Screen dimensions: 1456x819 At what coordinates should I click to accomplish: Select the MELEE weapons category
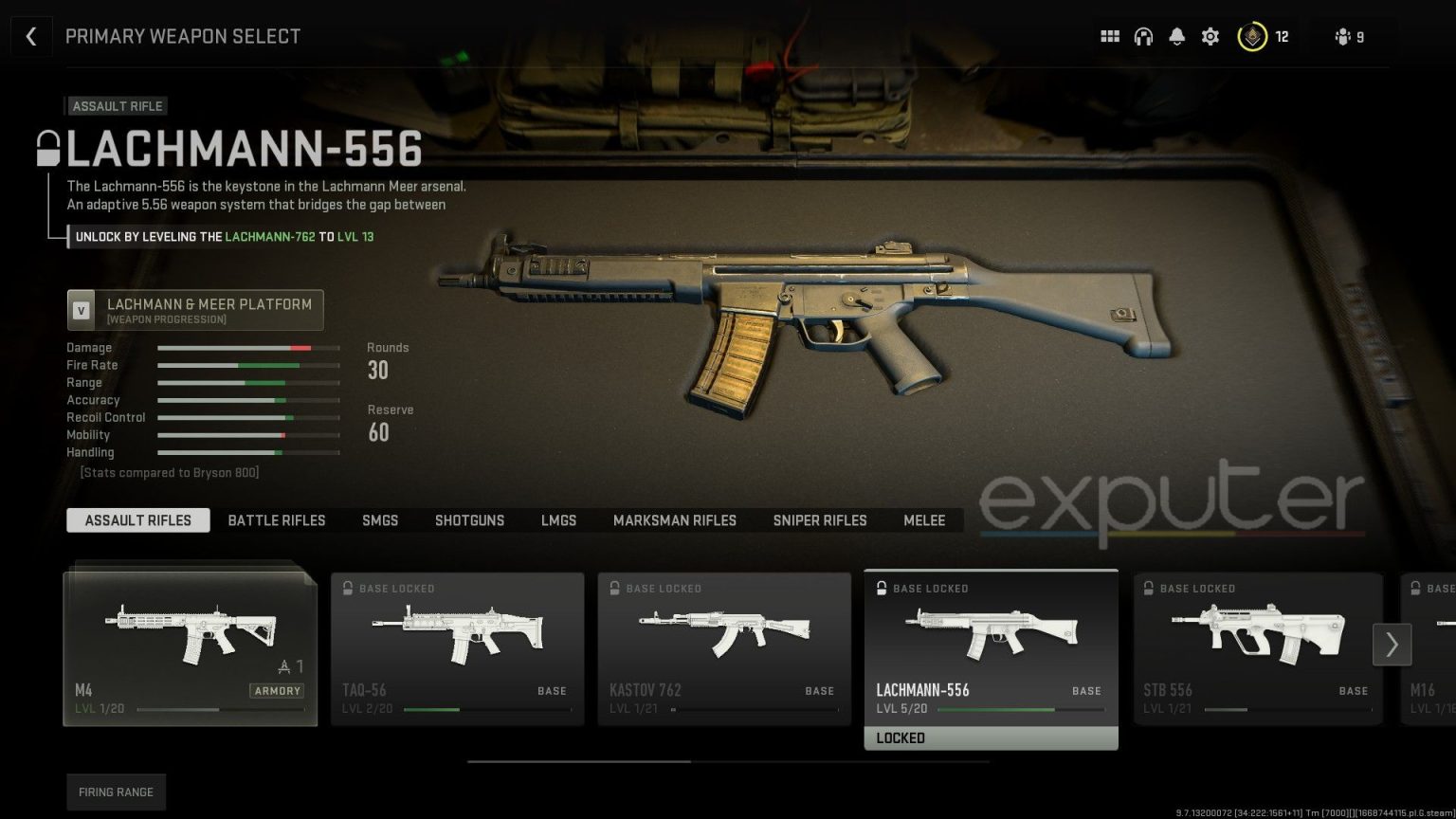(x=924, y=520)
